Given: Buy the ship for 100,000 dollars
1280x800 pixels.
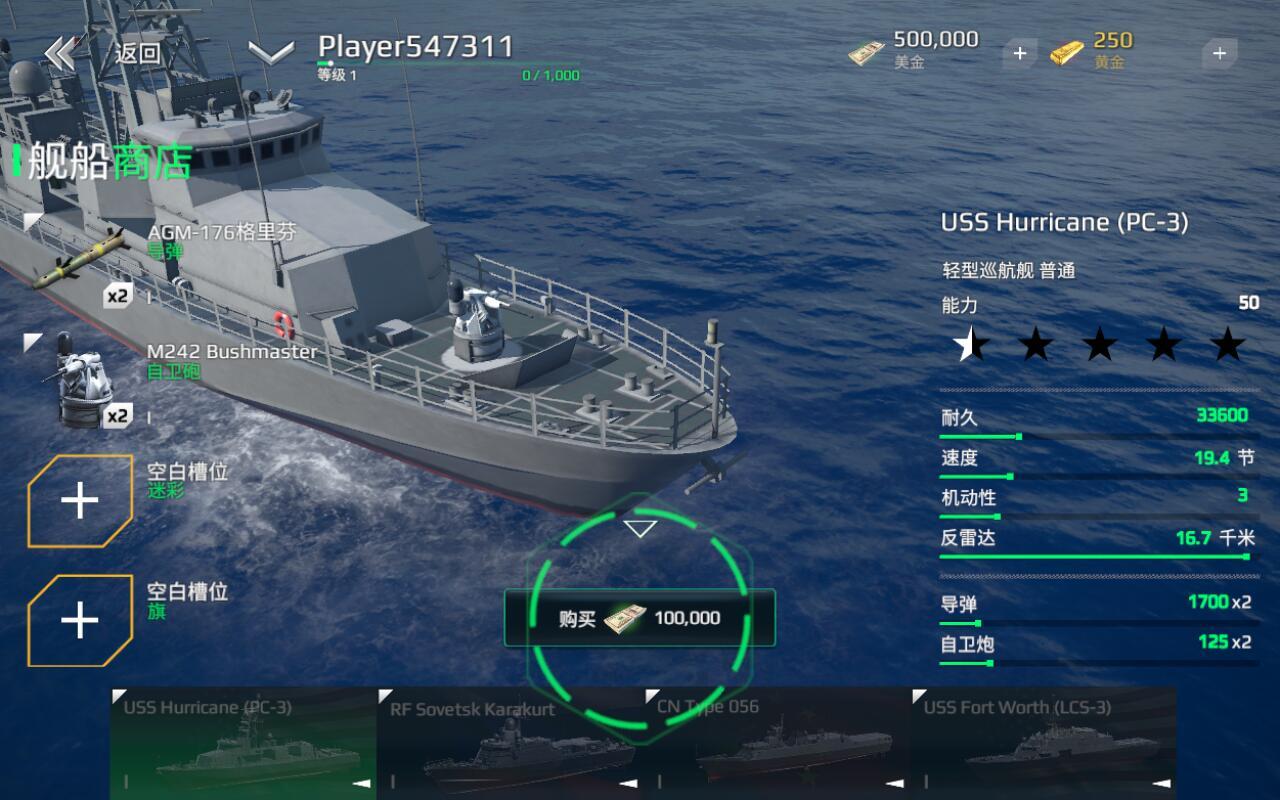Looking at the screenshot, I should [x=640, y=618].
